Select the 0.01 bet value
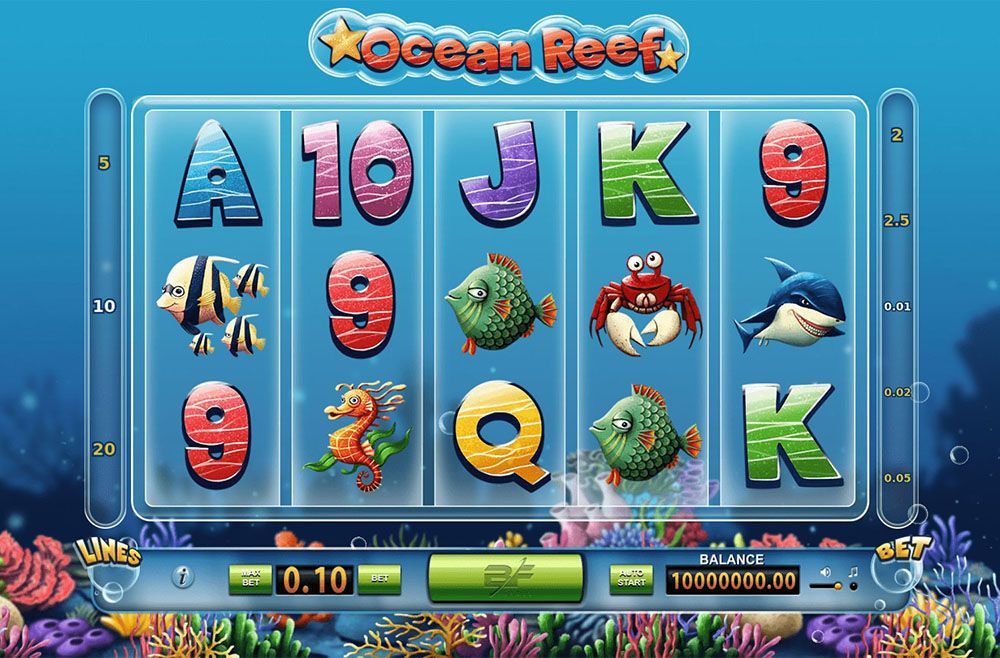Screen dimensions: 1000x658 [x=897, y=306]
